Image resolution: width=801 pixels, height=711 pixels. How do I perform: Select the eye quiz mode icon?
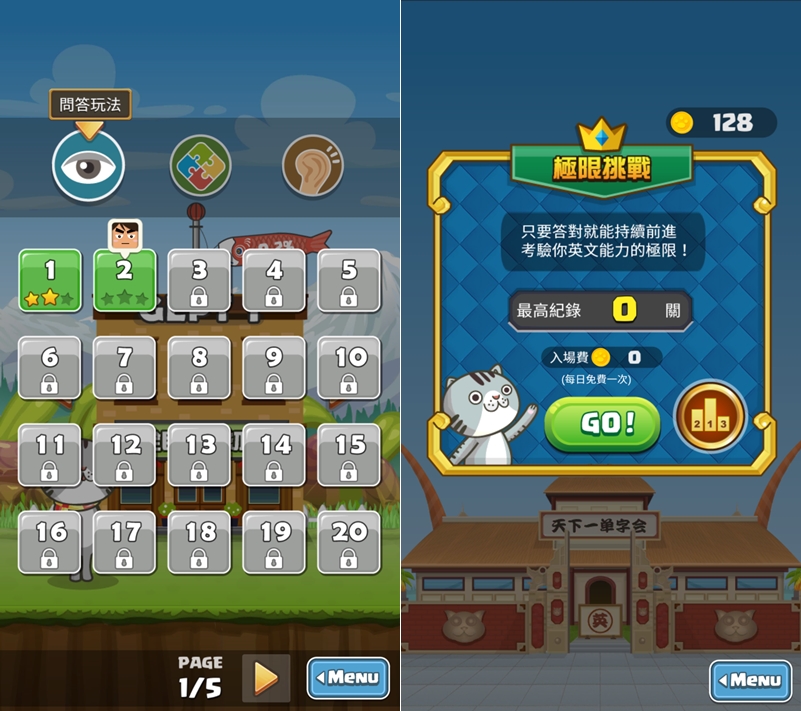[88, 166]
